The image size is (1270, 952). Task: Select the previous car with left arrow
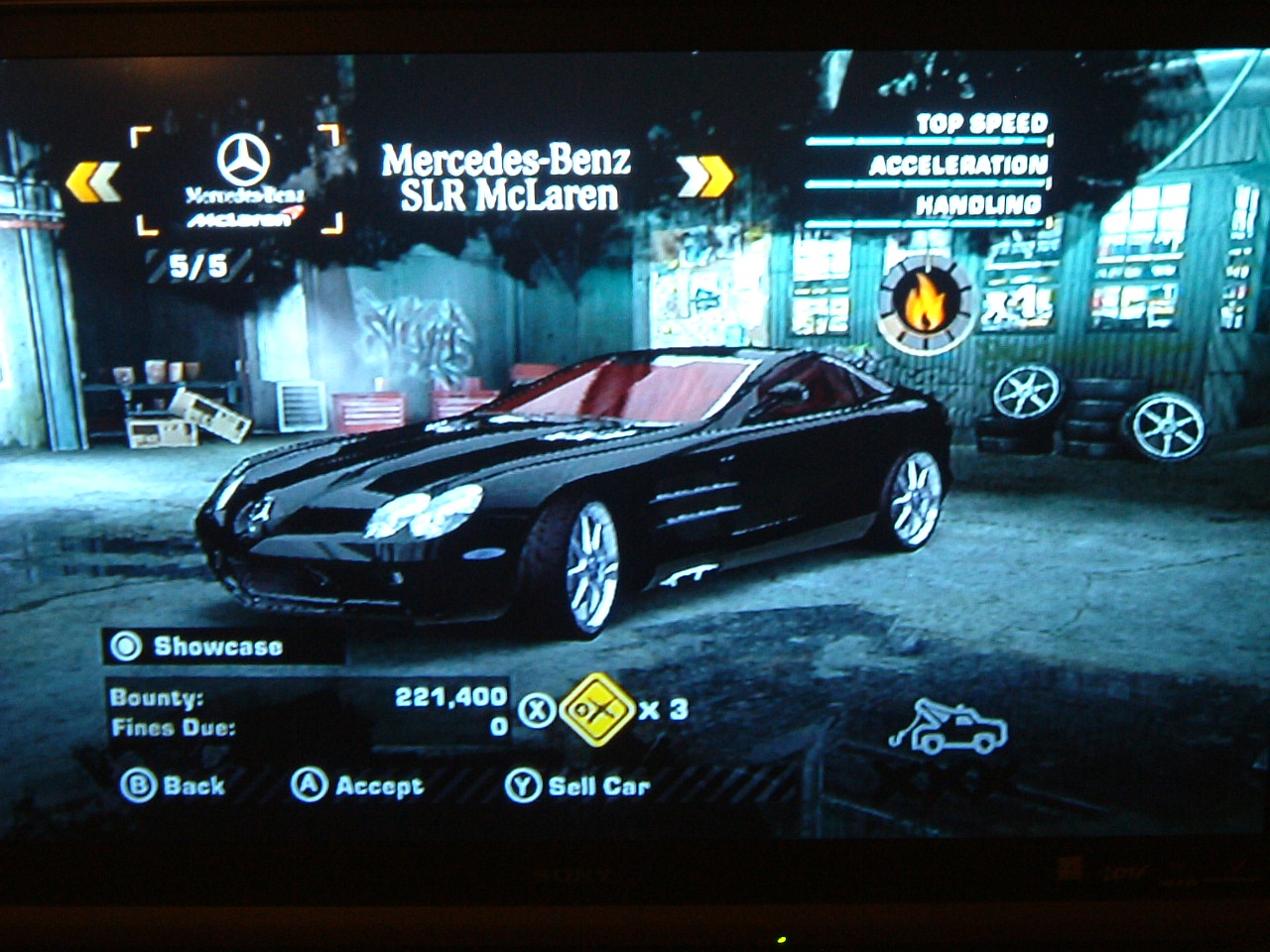[x=92, y=181]
